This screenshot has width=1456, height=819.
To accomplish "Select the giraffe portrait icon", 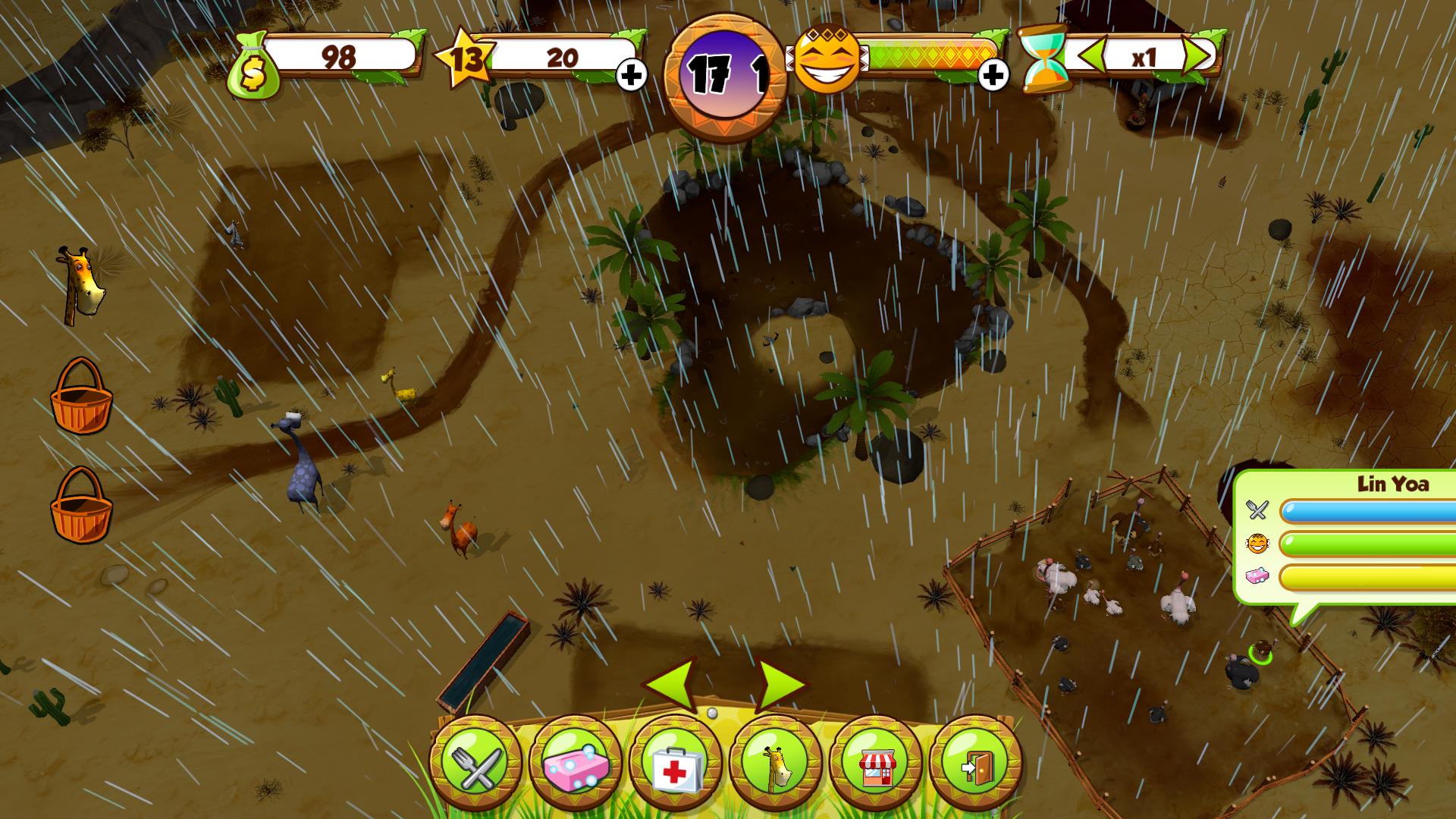I will pos(81,284).
